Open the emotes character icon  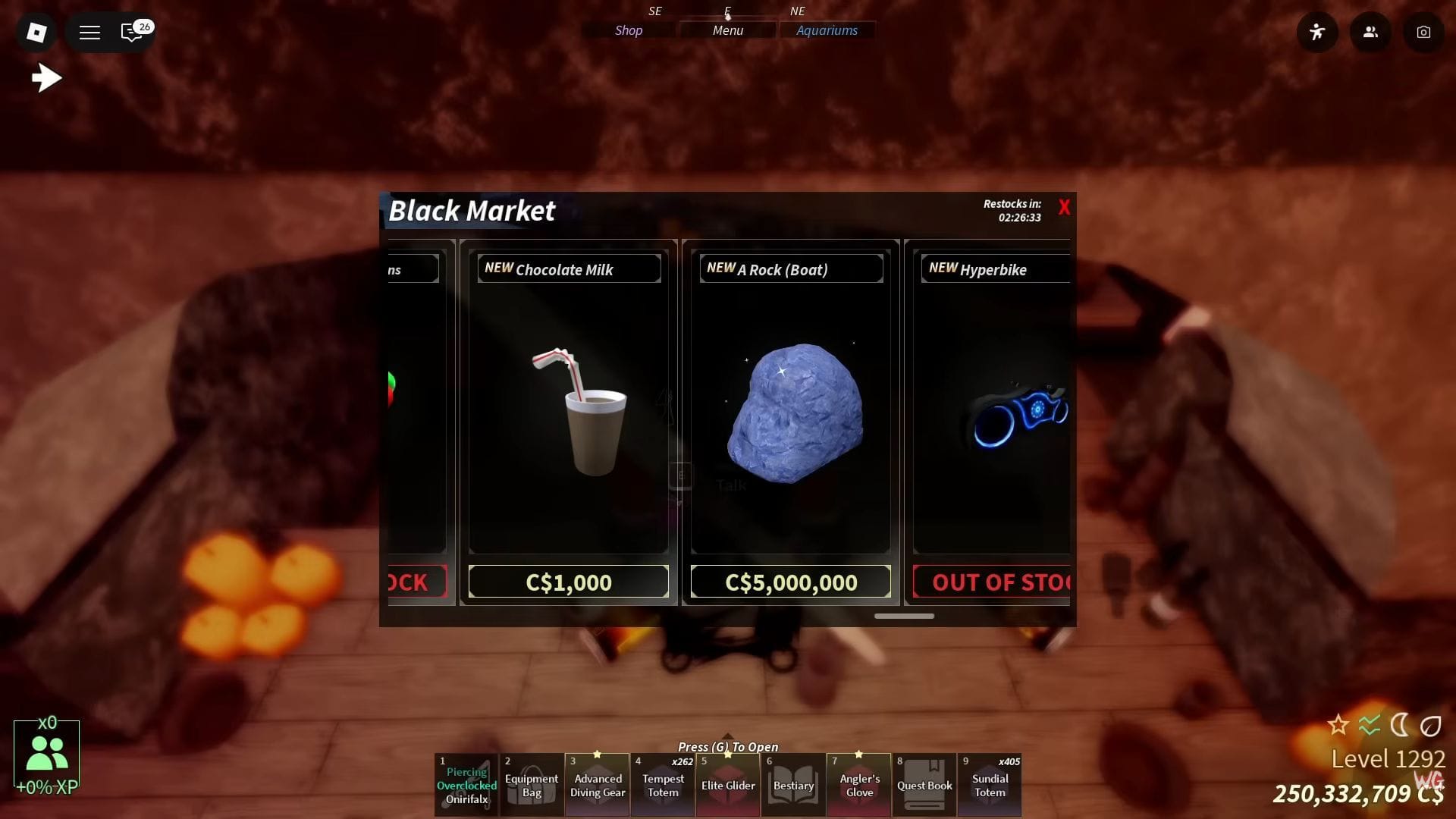(1317, 32)
